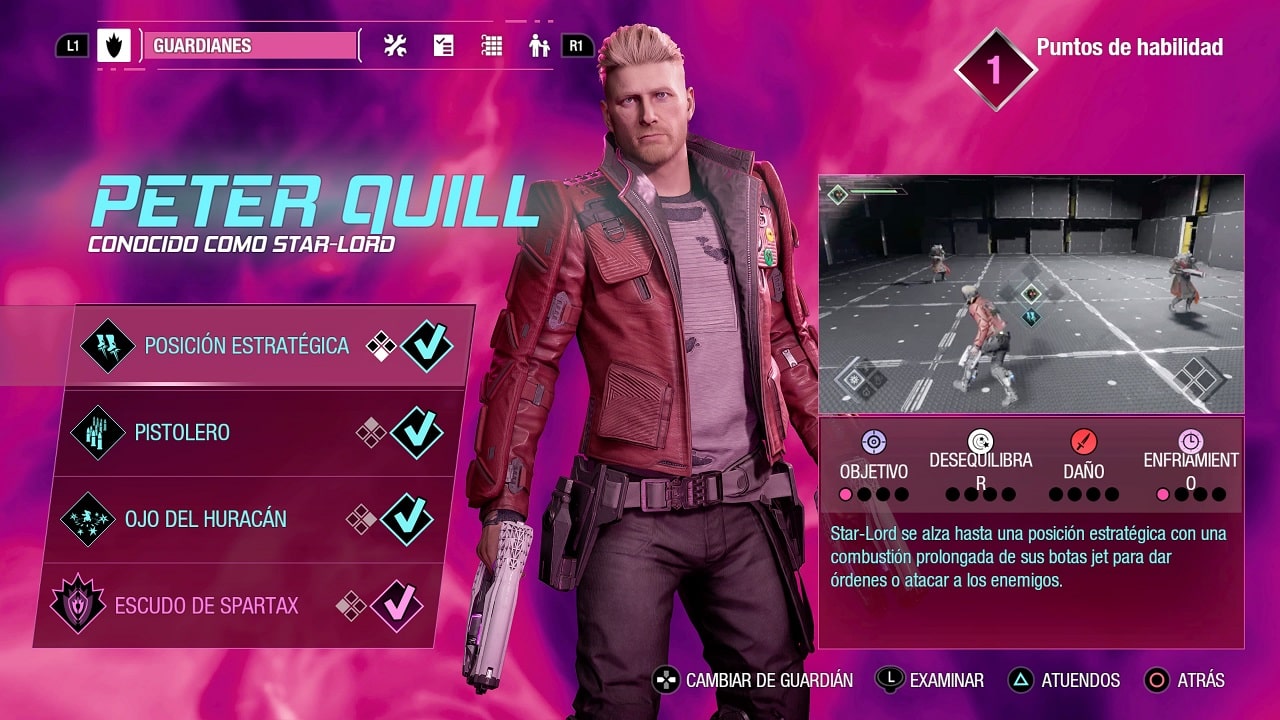Image resolution: width=1280 pixels, height=720 pixels.
Task: Open the Escudo de Spartax ability
Action: tap(206, 606)
